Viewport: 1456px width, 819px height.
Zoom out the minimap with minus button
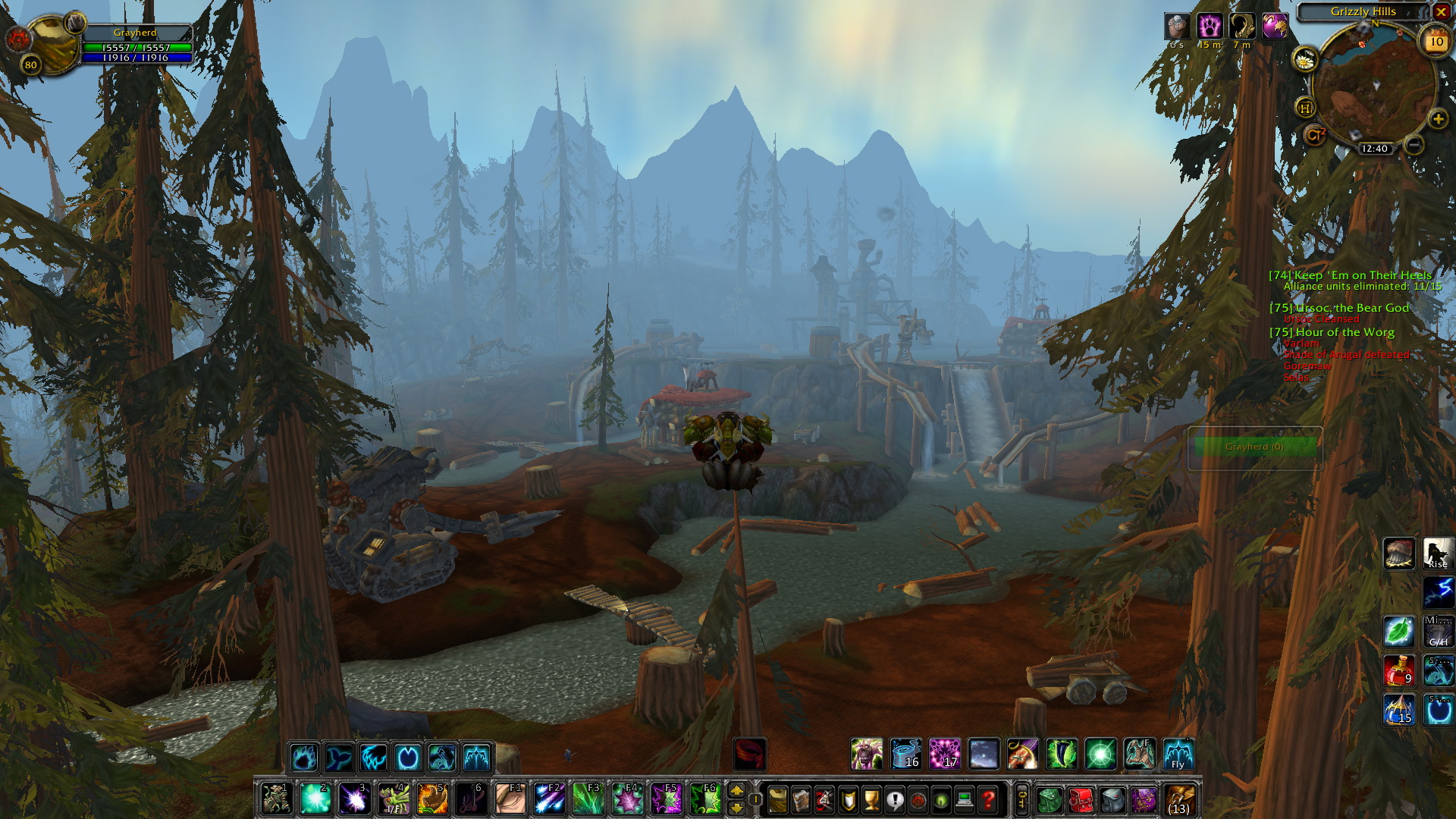1413,144
